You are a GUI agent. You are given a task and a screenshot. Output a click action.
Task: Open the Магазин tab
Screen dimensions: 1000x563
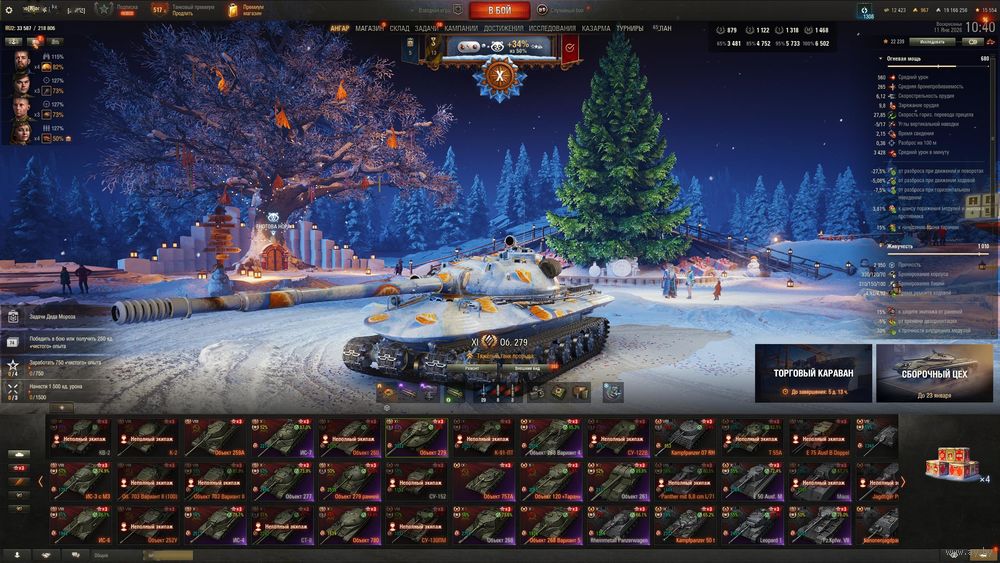pos(369,29)
